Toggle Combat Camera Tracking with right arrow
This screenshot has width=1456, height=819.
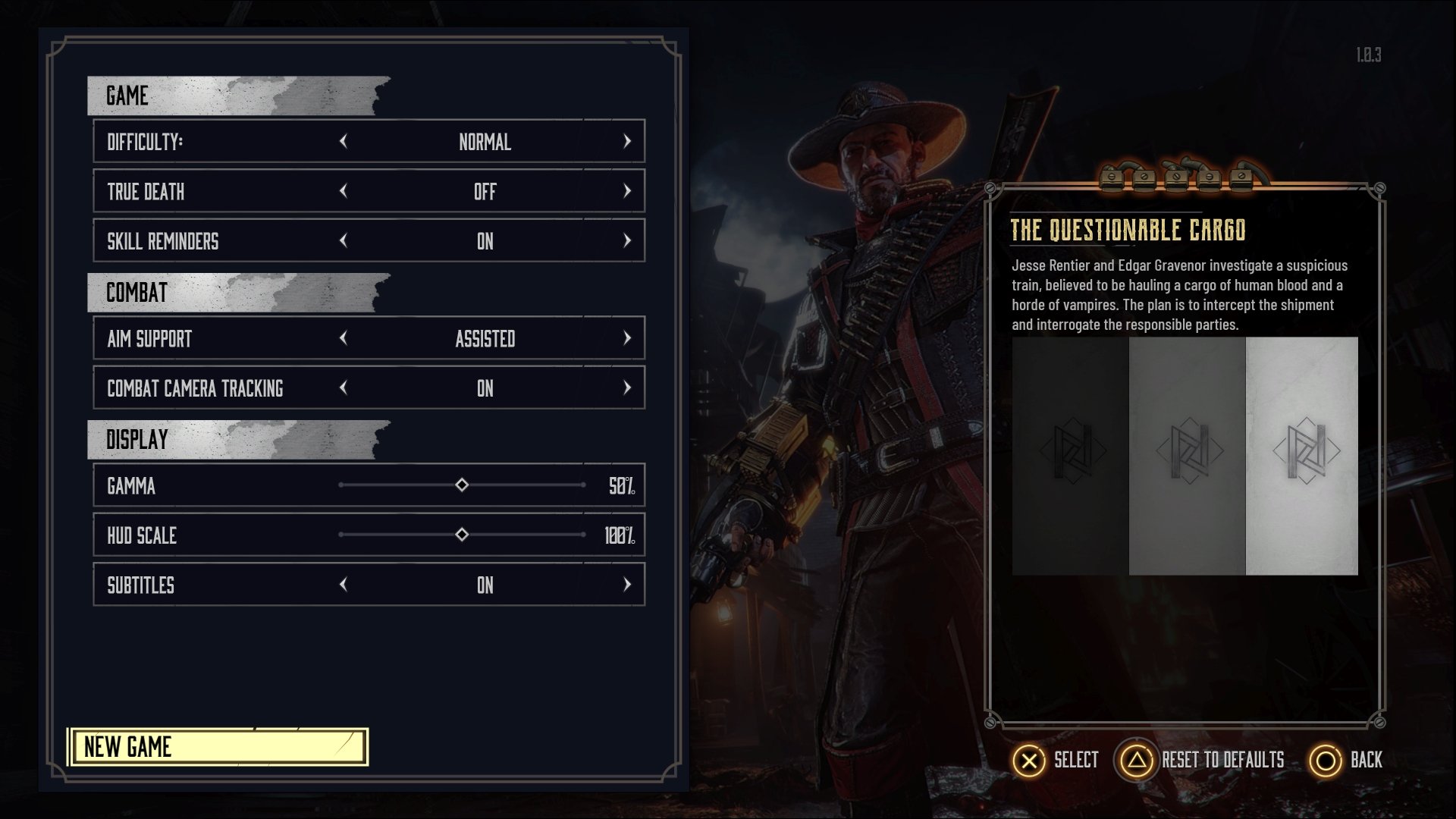(626, 388)
